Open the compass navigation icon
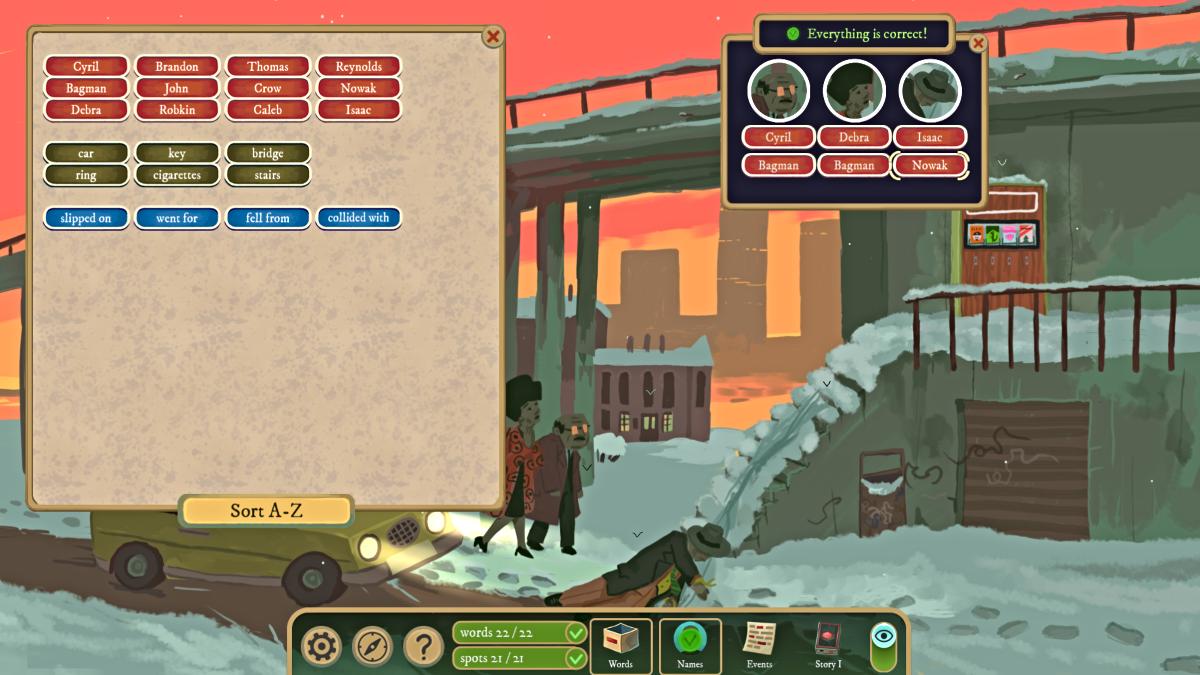The width and height of the screenshot is (1200, 675). coord(372,646)
